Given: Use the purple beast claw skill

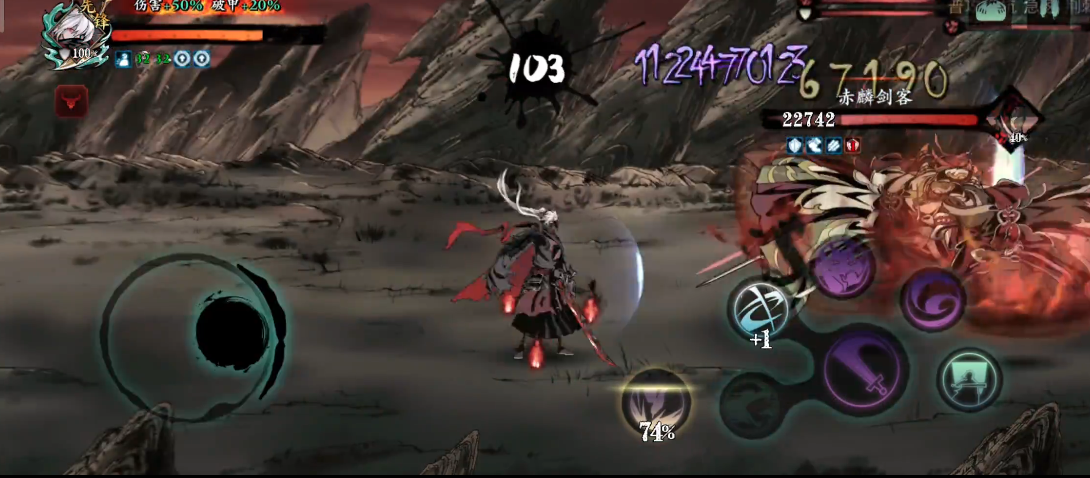Looking at the screenshot, I should coord(842,267).
